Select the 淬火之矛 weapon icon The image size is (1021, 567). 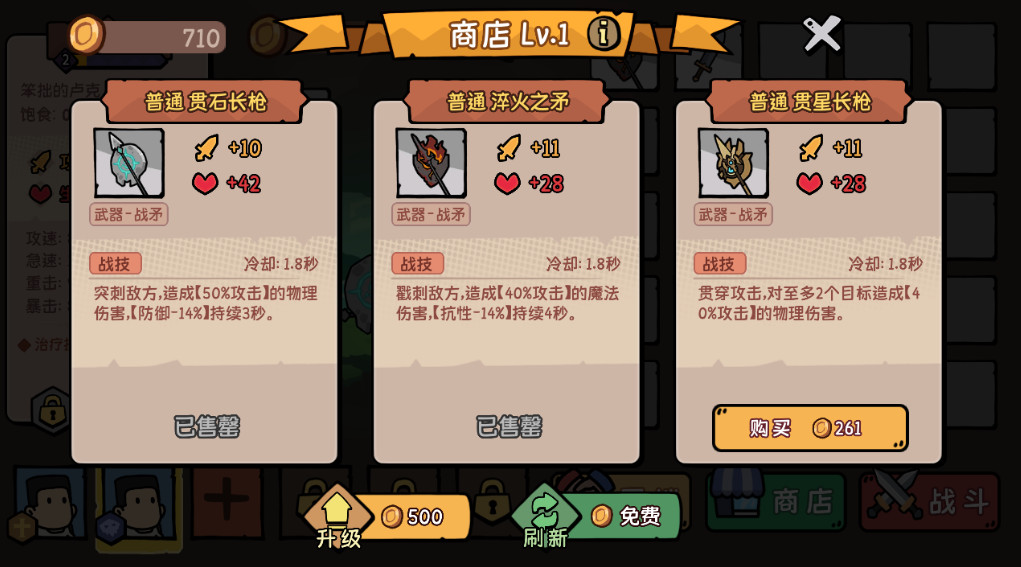tap(431, 163)
